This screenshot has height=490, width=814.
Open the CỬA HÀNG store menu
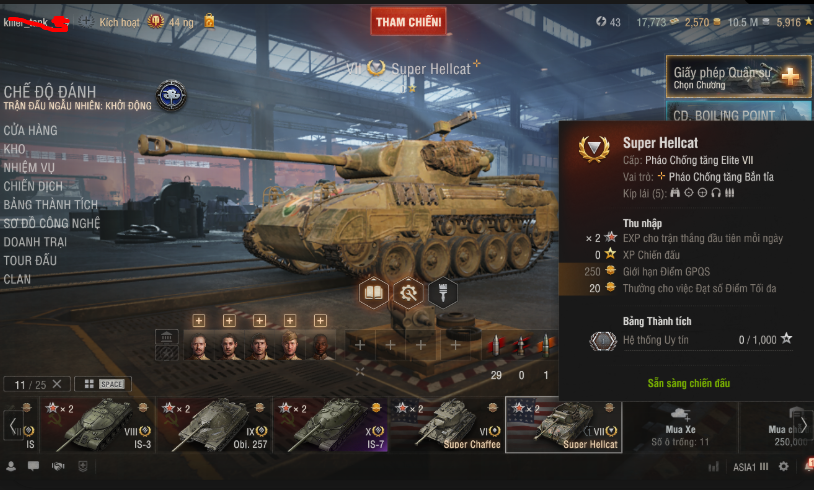pyautogui.click(x=31, y=130)
